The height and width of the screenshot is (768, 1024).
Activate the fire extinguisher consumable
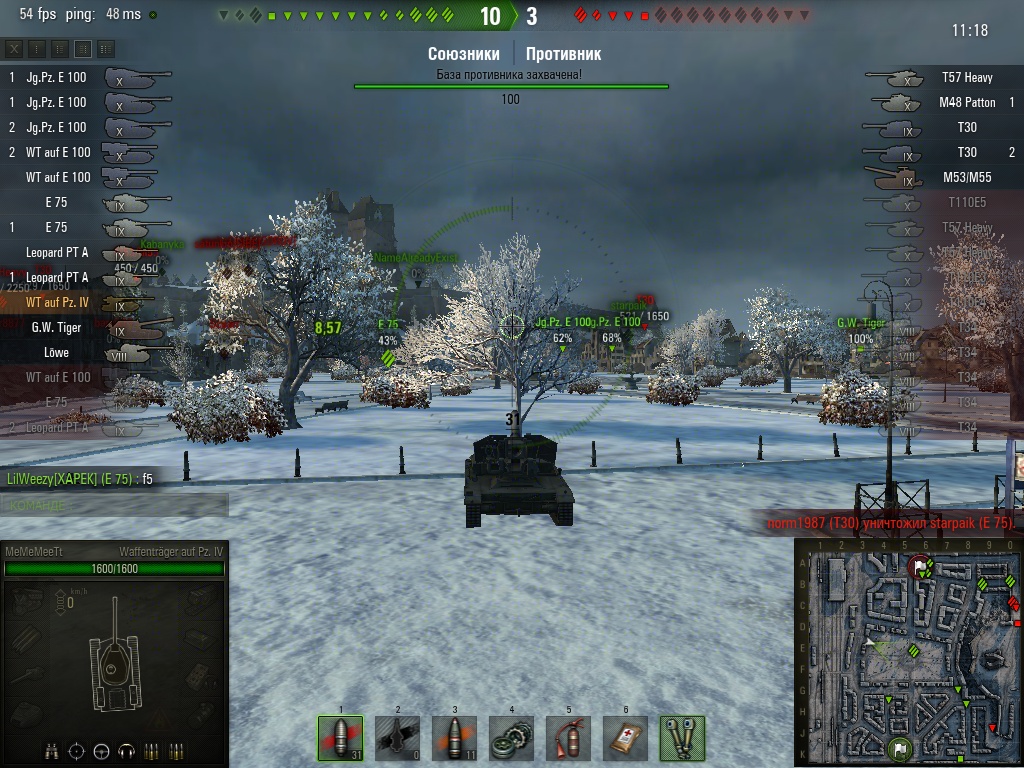568,739
